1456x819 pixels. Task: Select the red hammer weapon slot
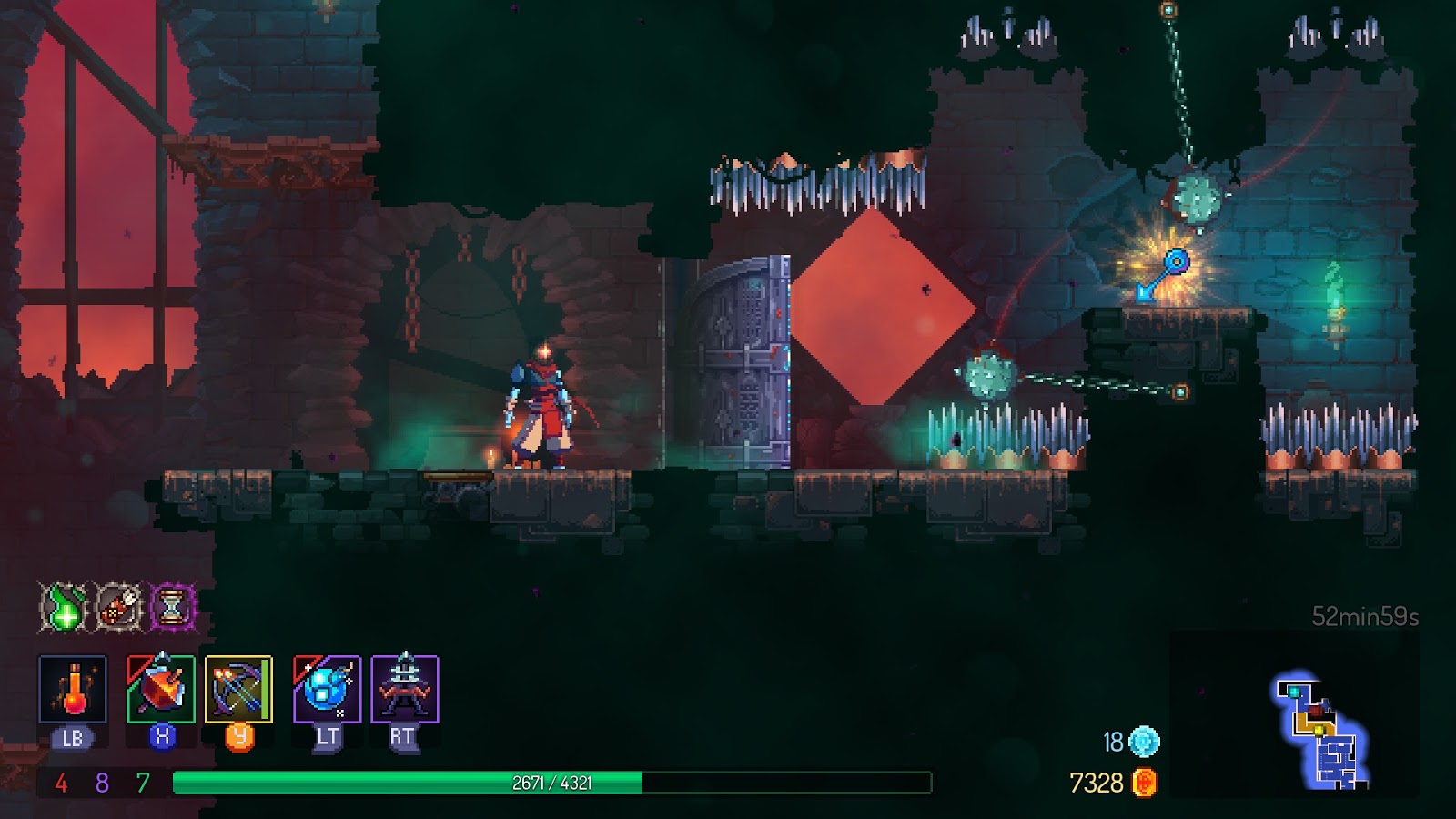(x=161, y=689)
